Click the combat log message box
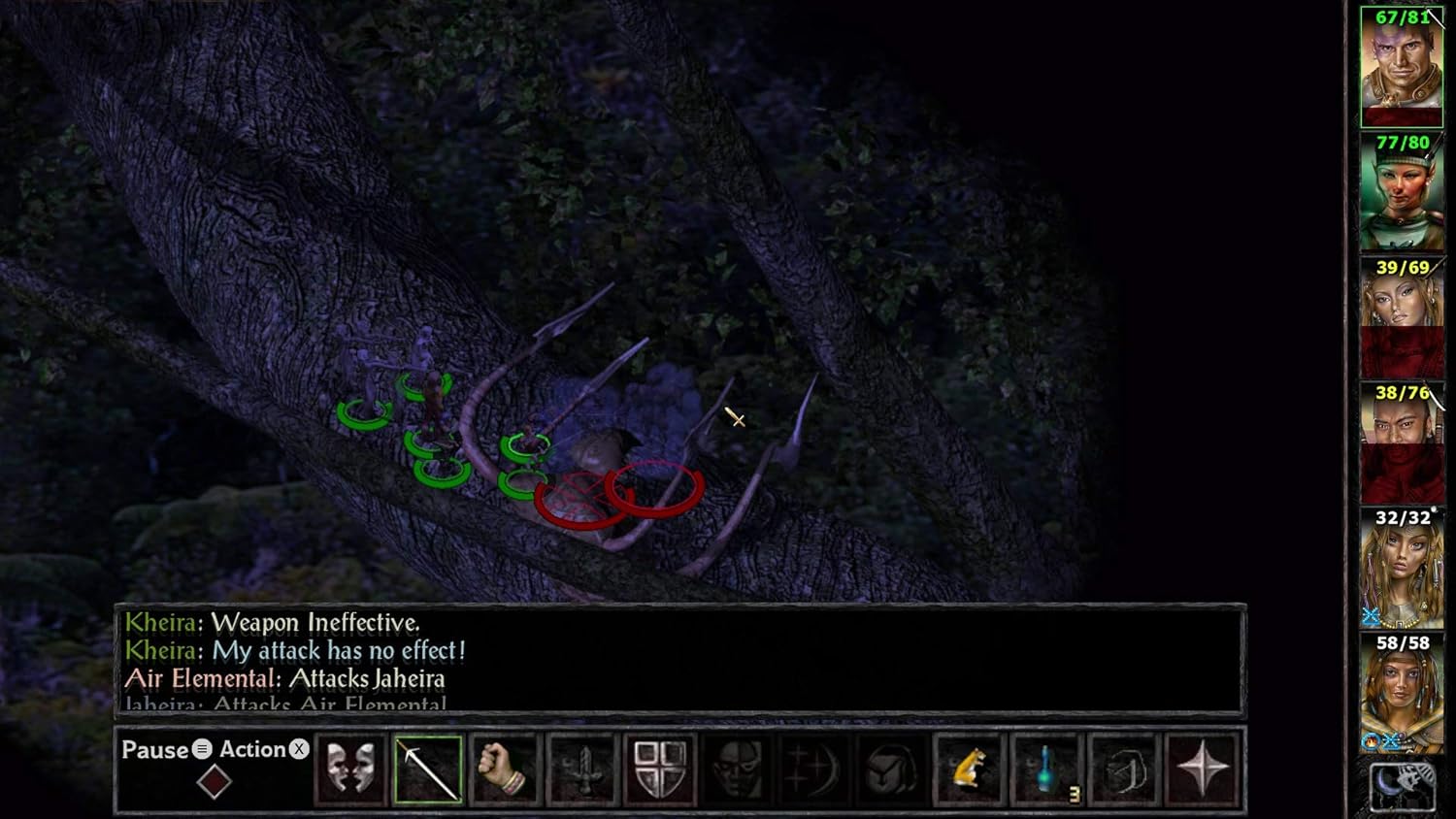This screenshot has width=1456, height=819. pyautogui.click(x=679, y=661)
